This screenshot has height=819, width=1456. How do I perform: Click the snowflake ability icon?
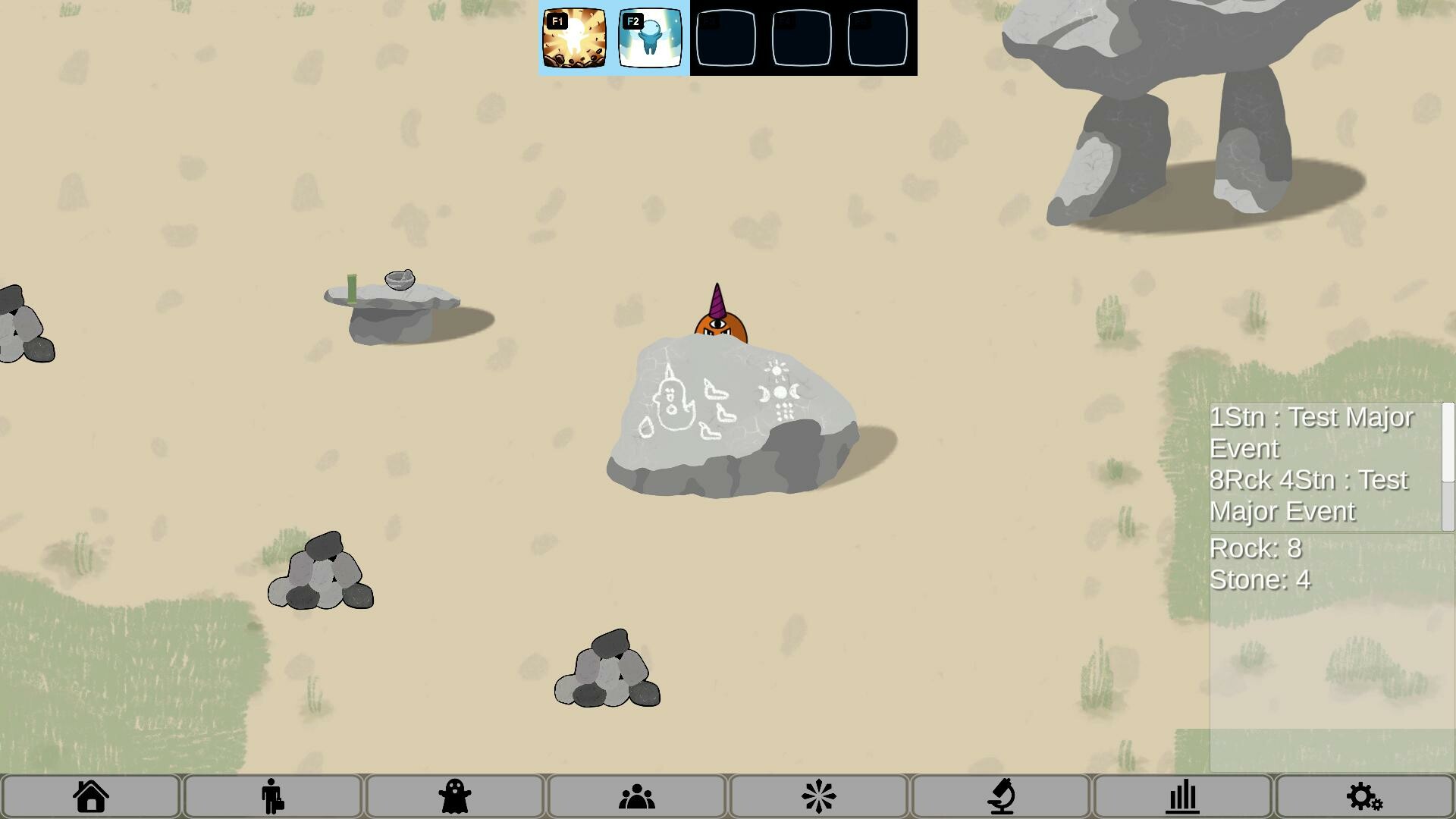[818, 795]
